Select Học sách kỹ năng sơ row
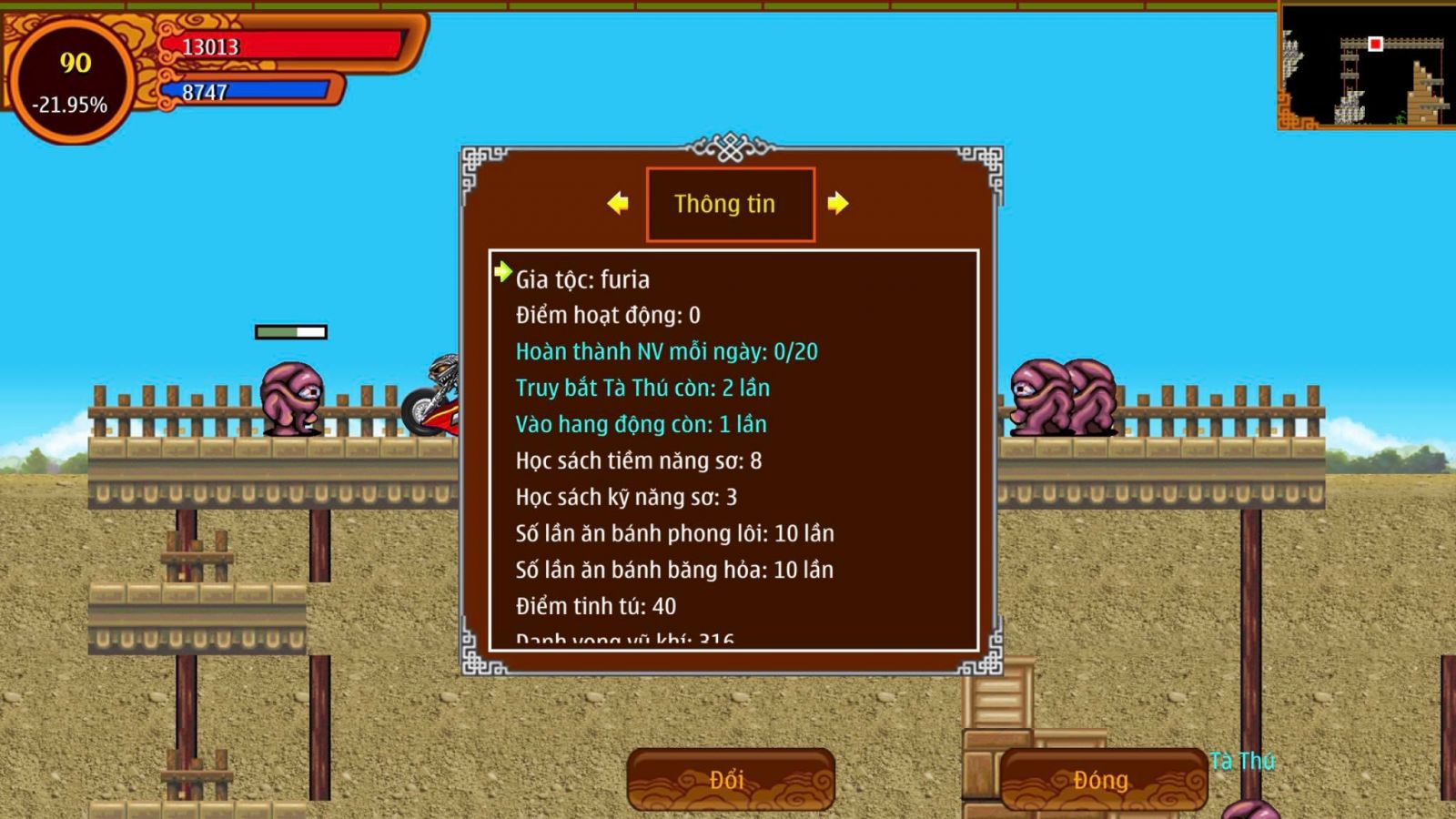The width and height of the screenshot is (1456, 819). [x=626, y=498]
